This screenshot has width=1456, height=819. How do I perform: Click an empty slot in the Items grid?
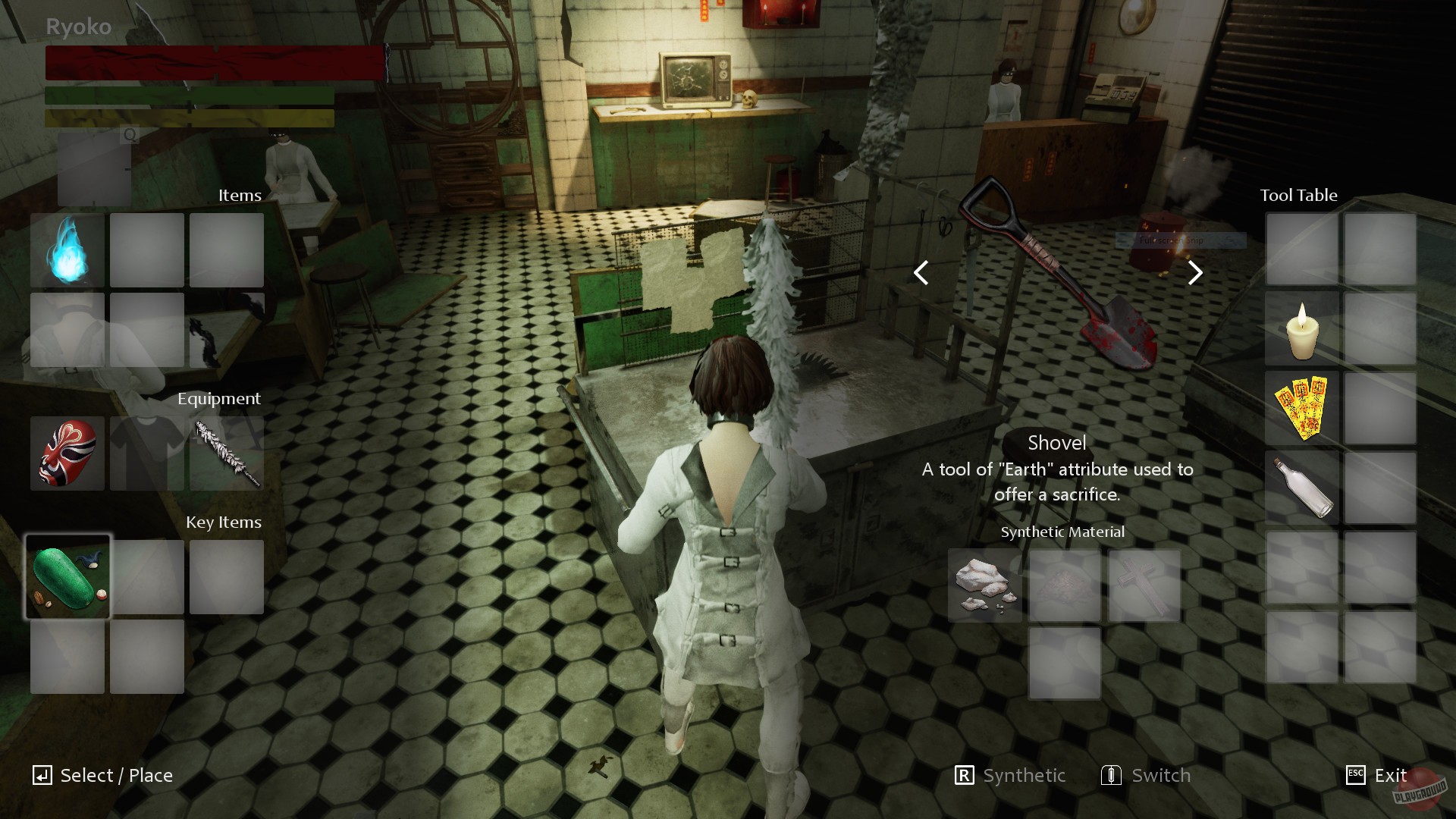[146, 249]
